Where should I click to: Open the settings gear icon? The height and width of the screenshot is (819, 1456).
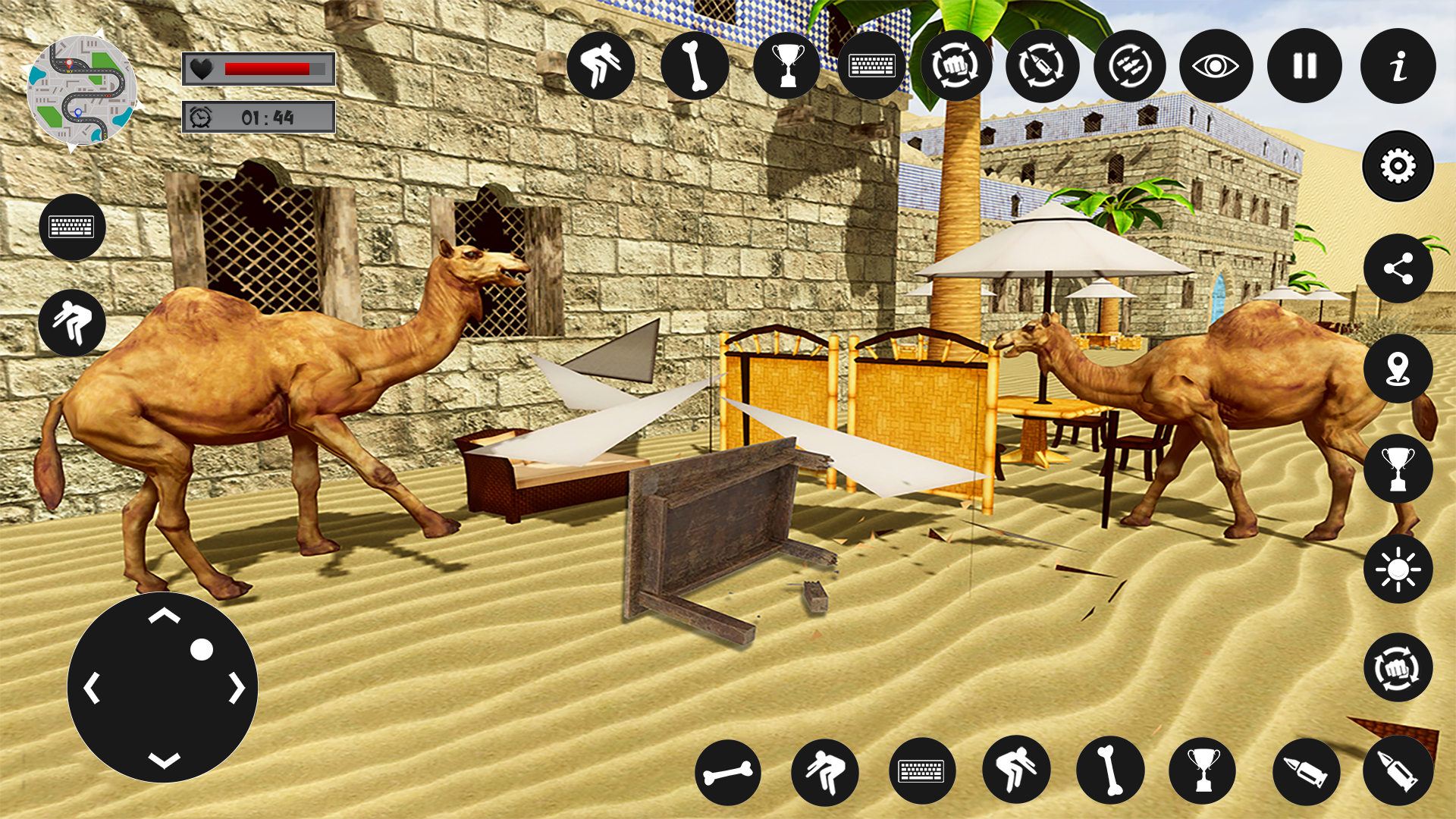pos(1398,166)
